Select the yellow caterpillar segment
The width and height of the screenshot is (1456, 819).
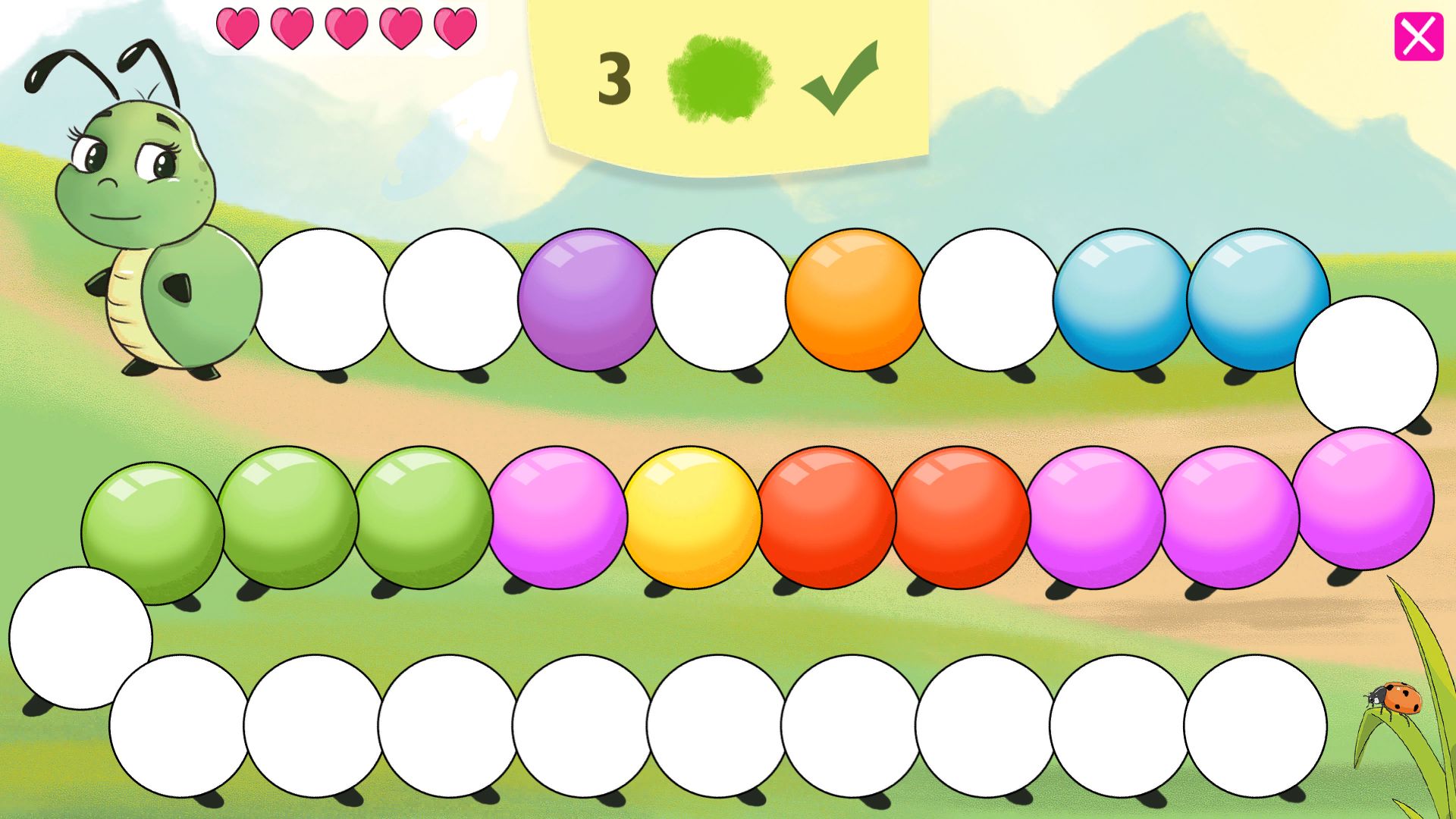point(692,517)
